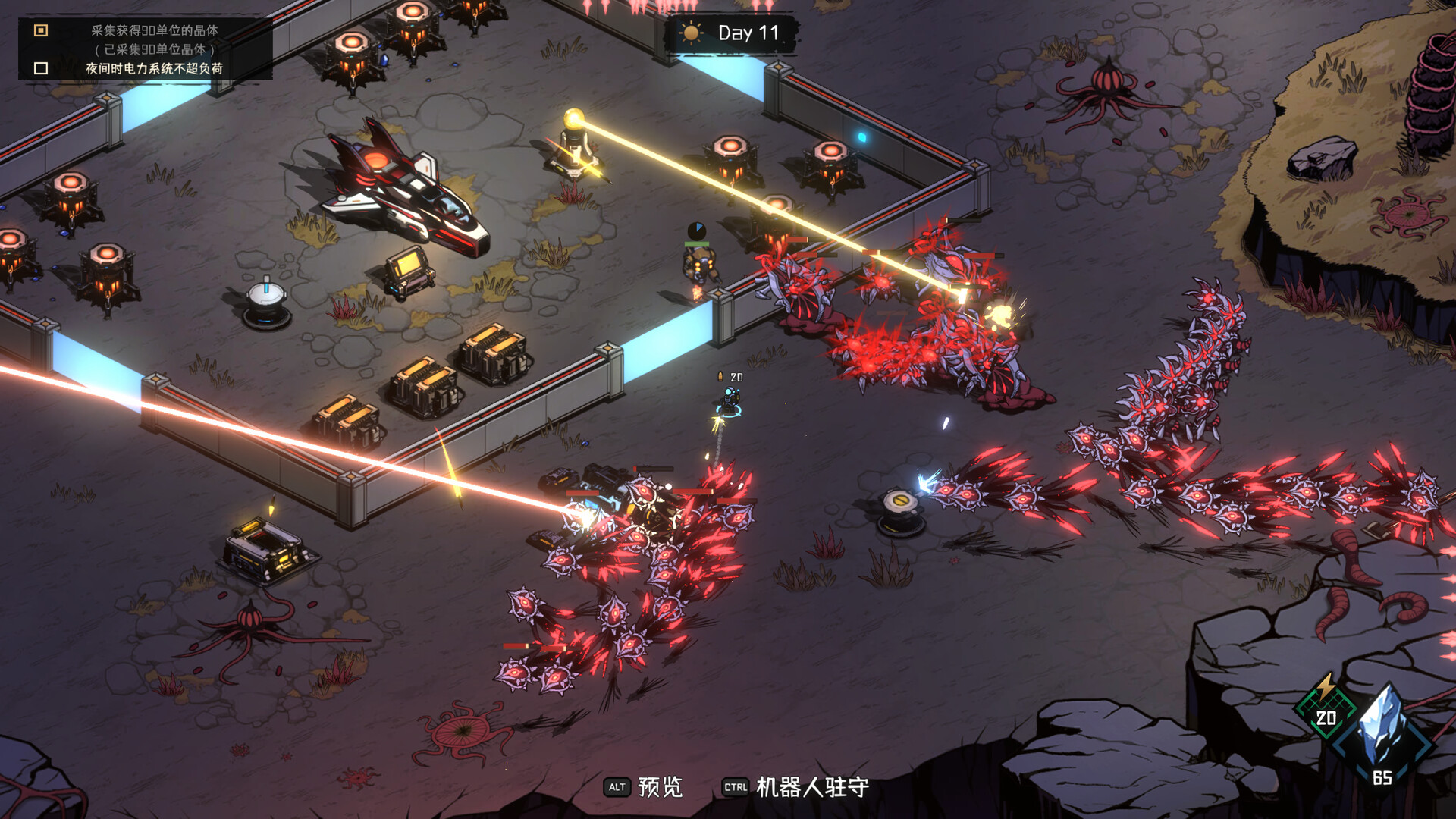This screenshot has height=819, width=1456.
Task: Open the Day 11 banner
Action: (730, 34)
